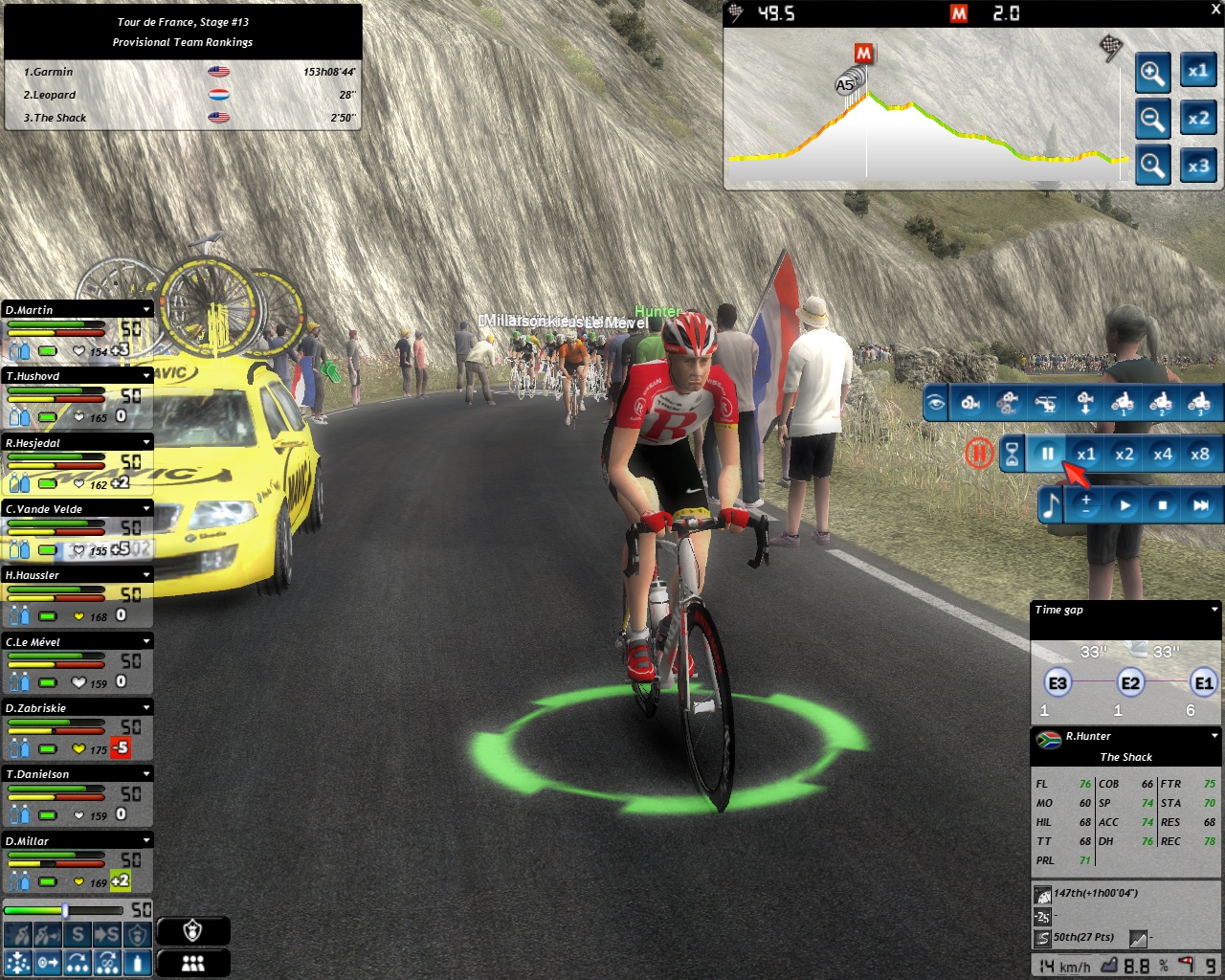
Task: Open the team riders group button
Action: (193, 963)
